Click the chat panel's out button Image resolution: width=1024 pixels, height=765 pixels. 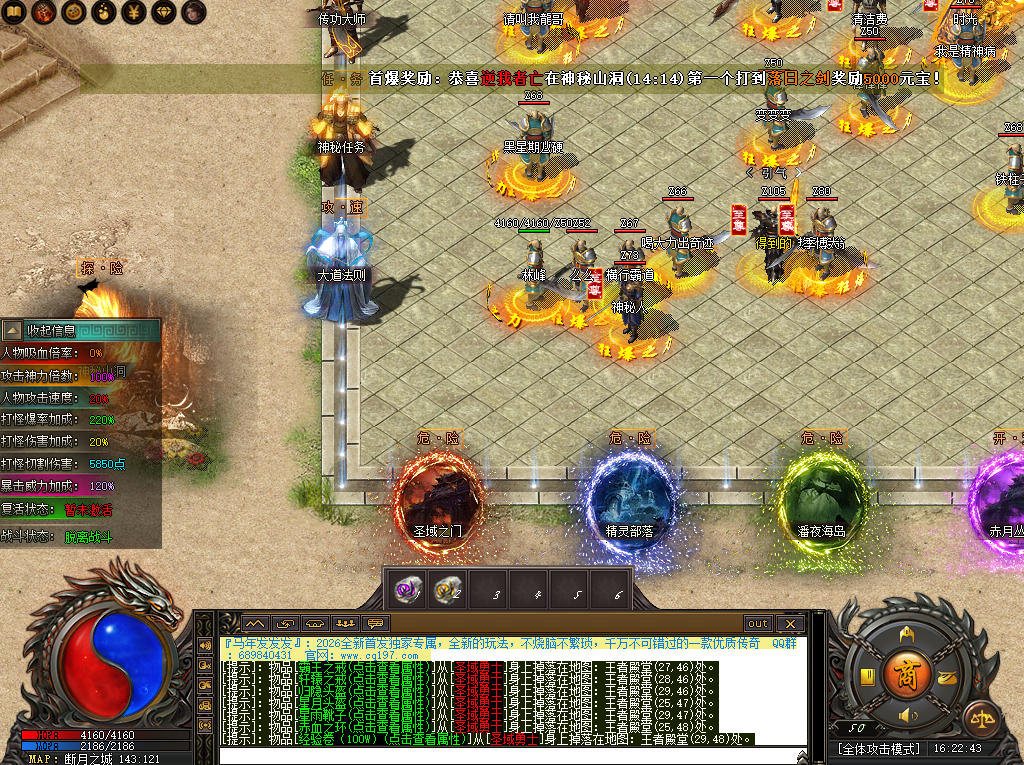coord(758,623)
